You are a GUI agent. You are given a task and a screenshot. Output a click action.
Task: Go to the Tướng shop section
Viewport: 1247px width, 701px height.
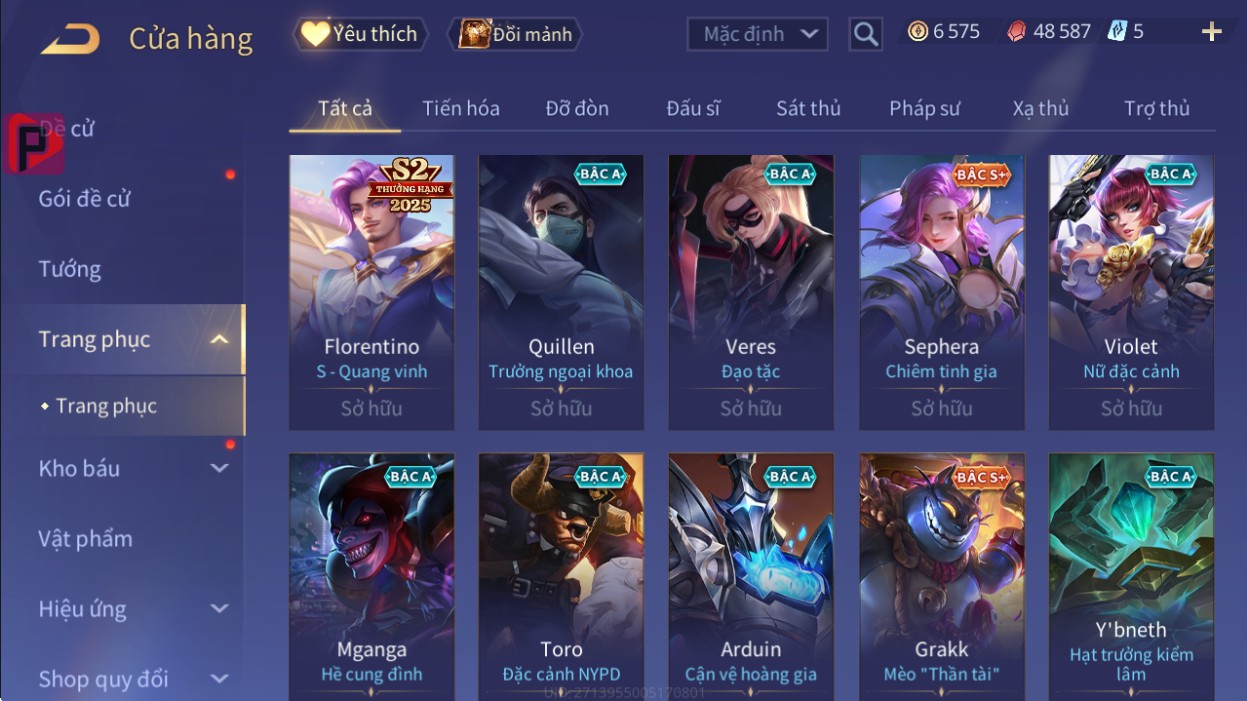(70, 269)
